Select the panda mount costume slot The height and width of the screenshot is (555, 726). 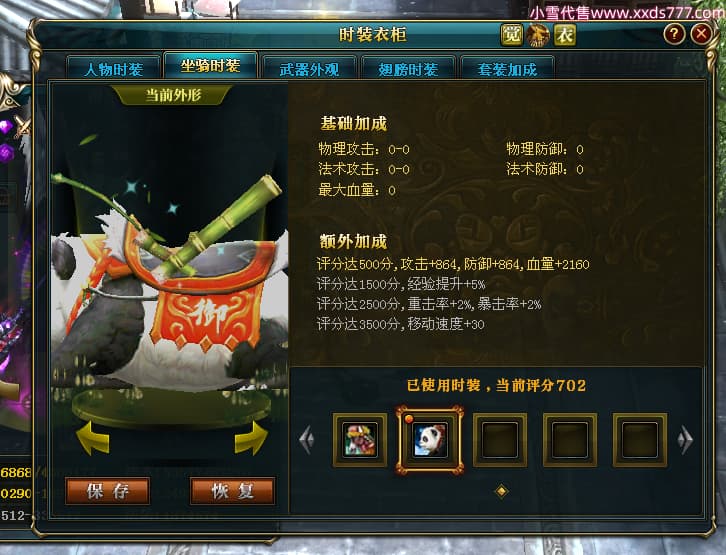[430, 439]
